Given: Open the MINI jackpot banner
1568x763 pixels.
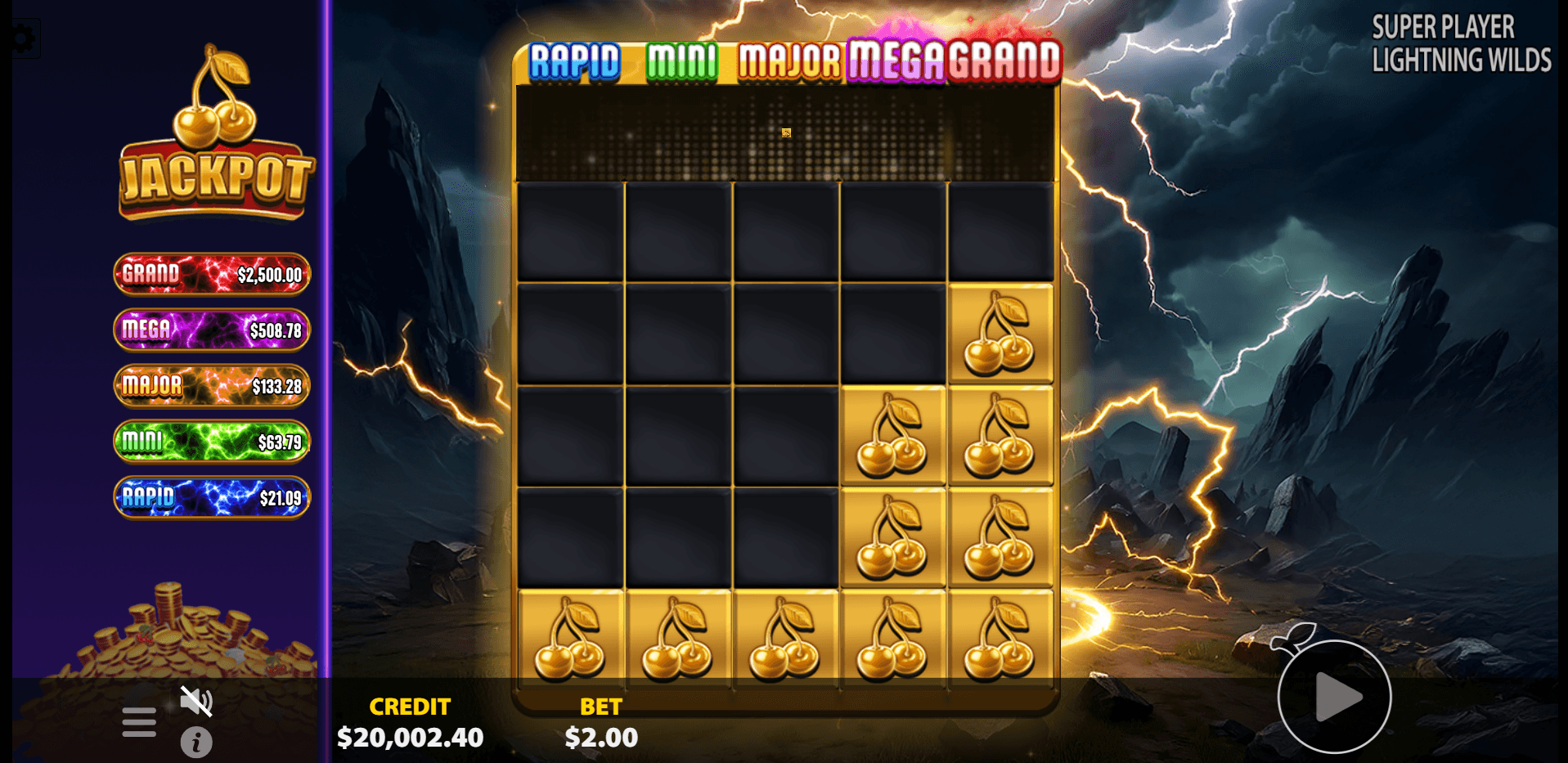Looking at the screenshot, I should tap(211, 440).
